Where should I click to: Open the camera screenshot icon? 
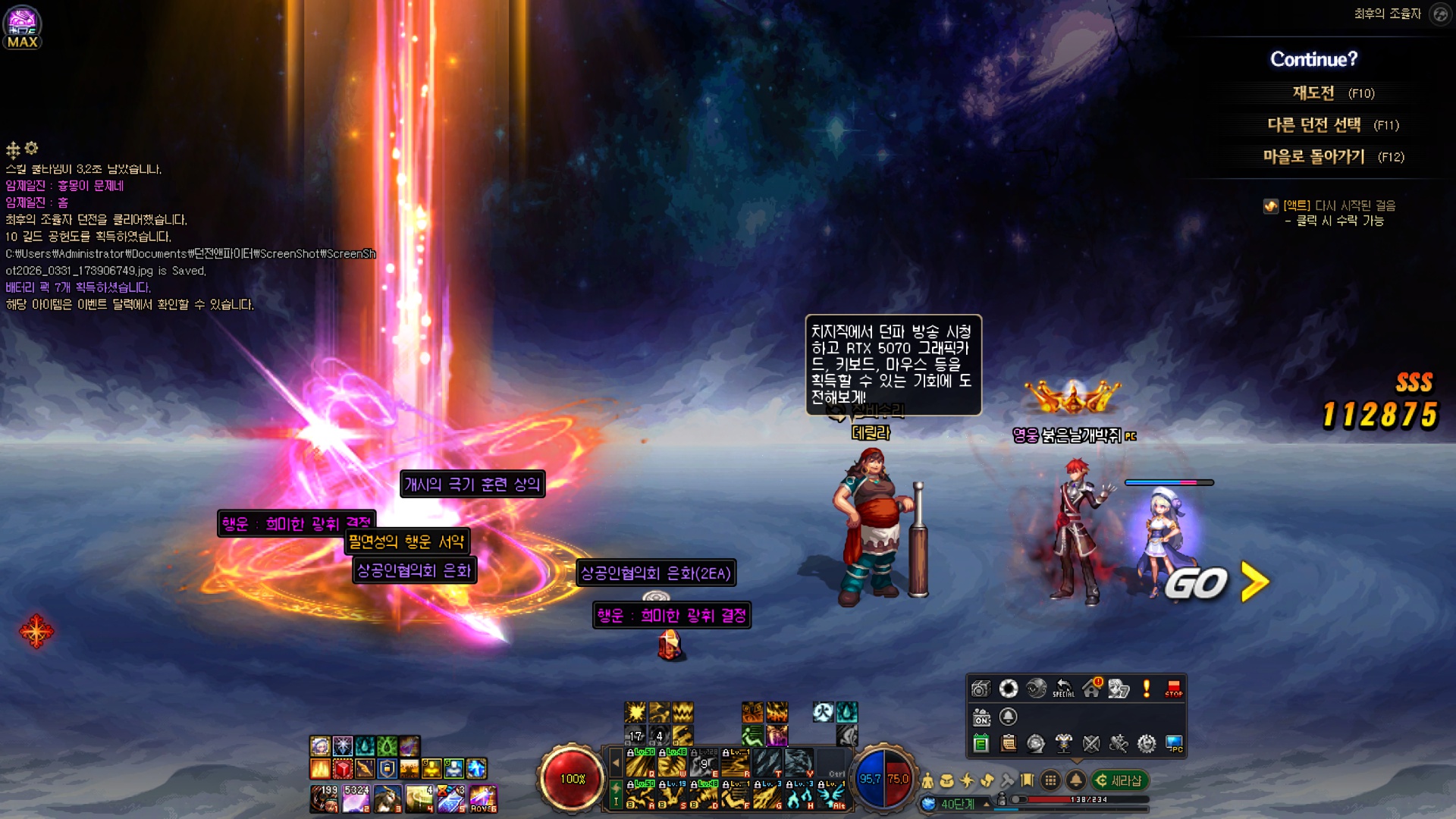pos(981,689)
